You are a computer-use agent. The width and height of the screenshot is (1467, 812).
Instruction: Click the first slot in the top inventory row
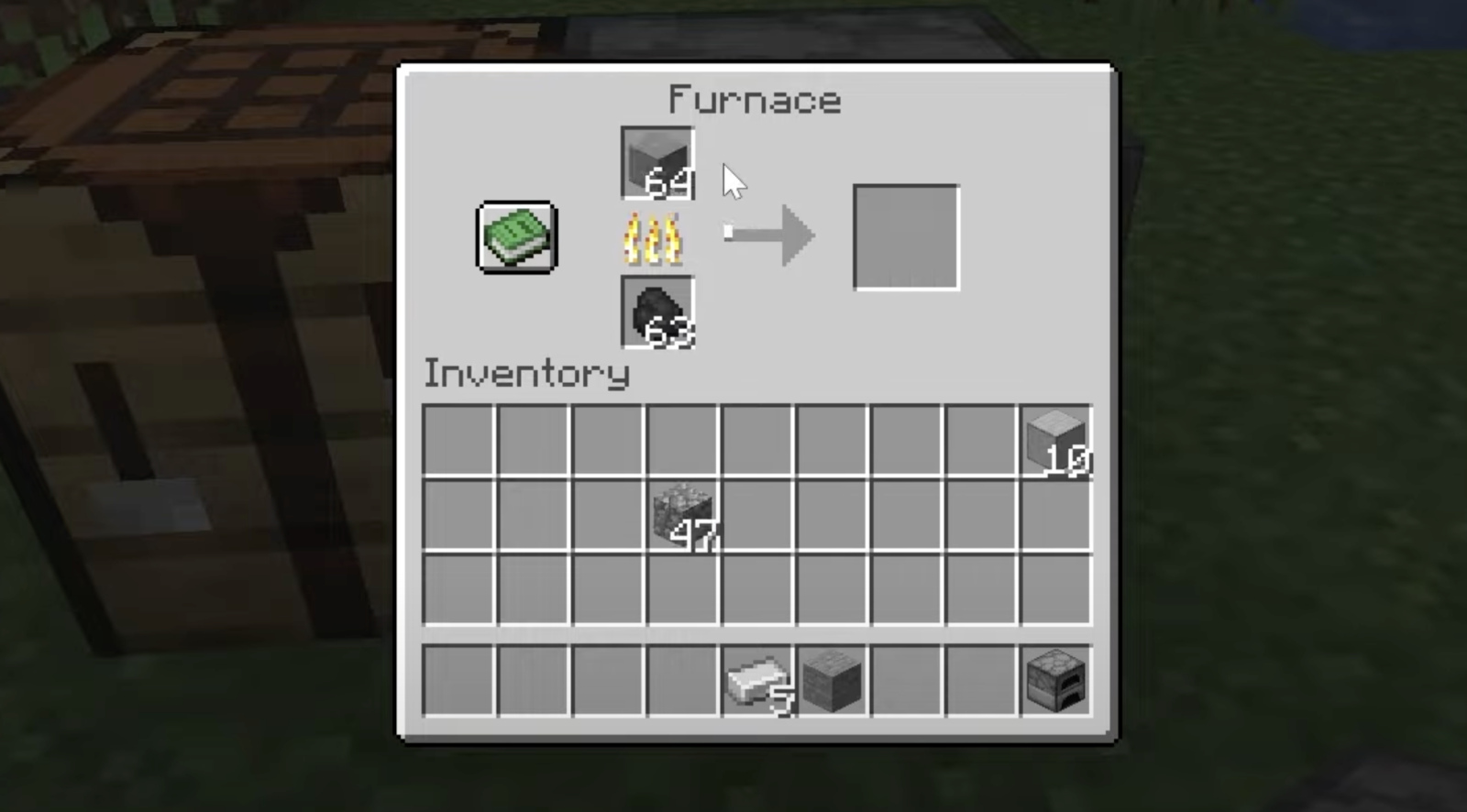pos(459,443)
